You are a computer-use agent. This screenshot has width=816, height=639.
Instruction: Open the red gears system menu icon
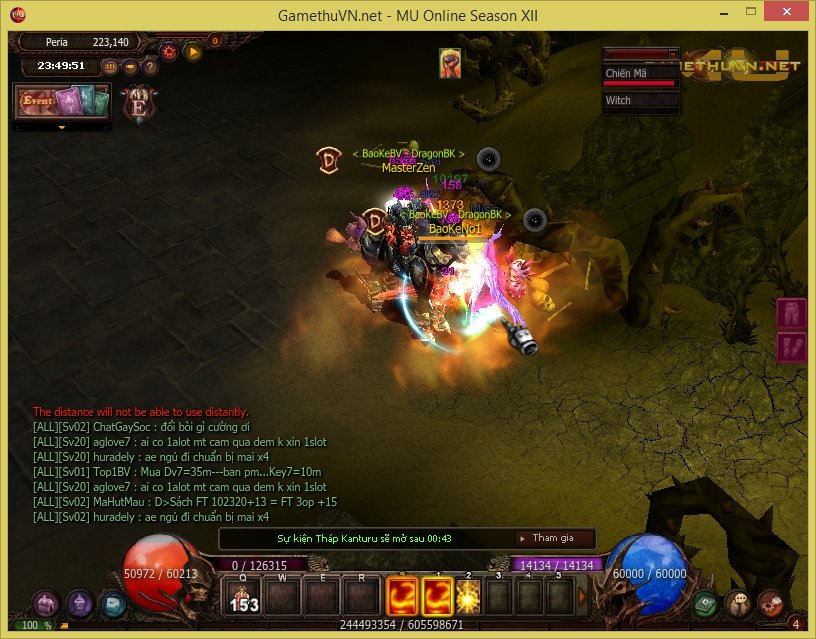point(770,604)
